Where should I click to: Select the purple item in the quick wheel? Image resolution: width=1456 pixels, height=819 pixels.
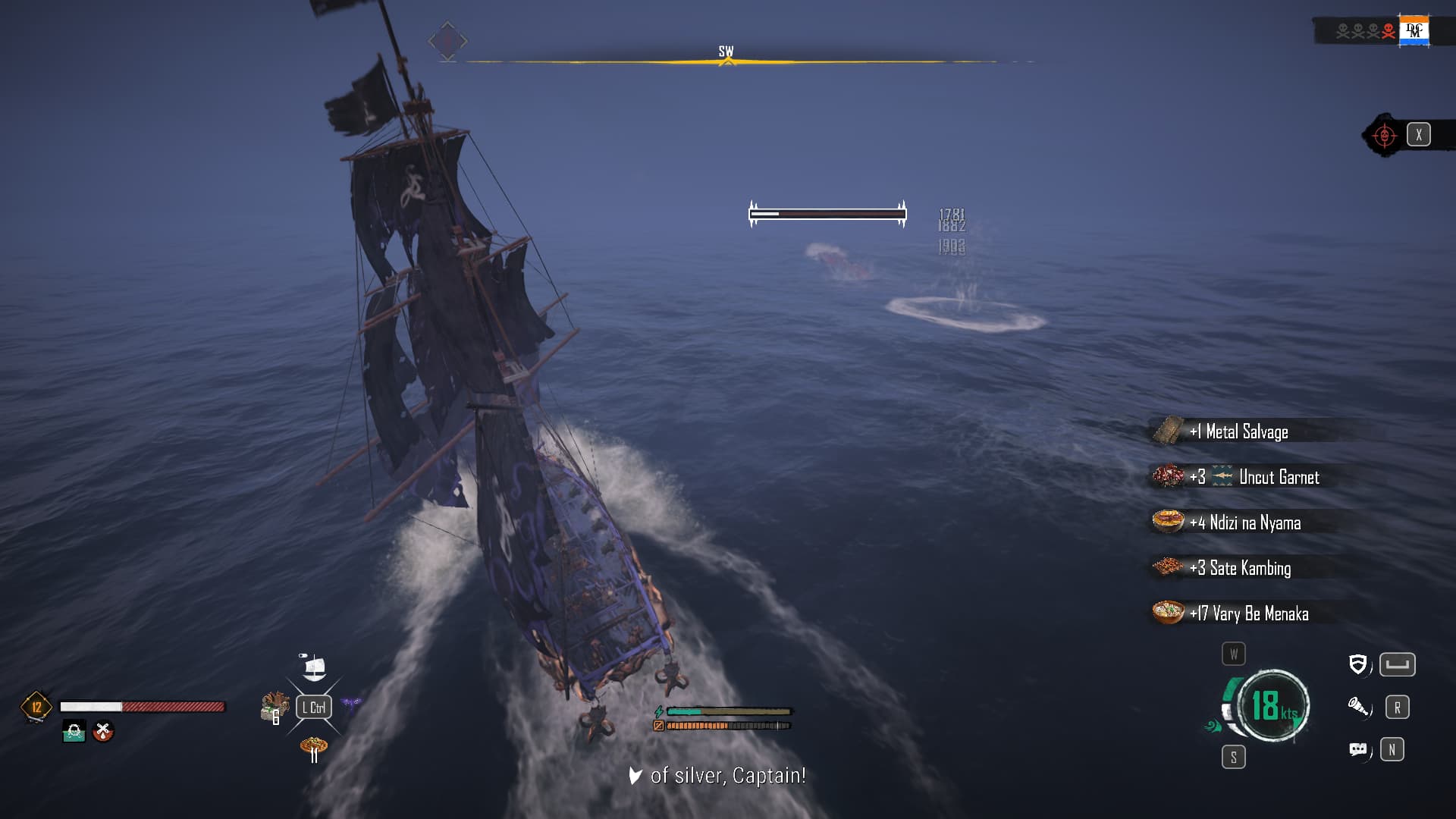tap(350, 704)
